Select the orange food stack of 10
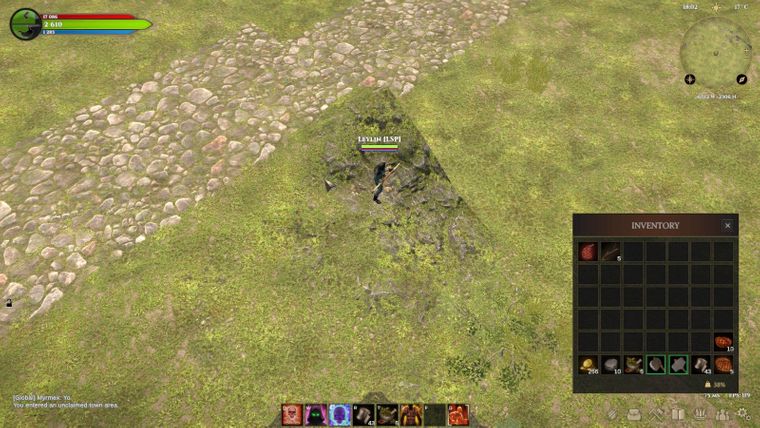 click(x=723, y=342)
